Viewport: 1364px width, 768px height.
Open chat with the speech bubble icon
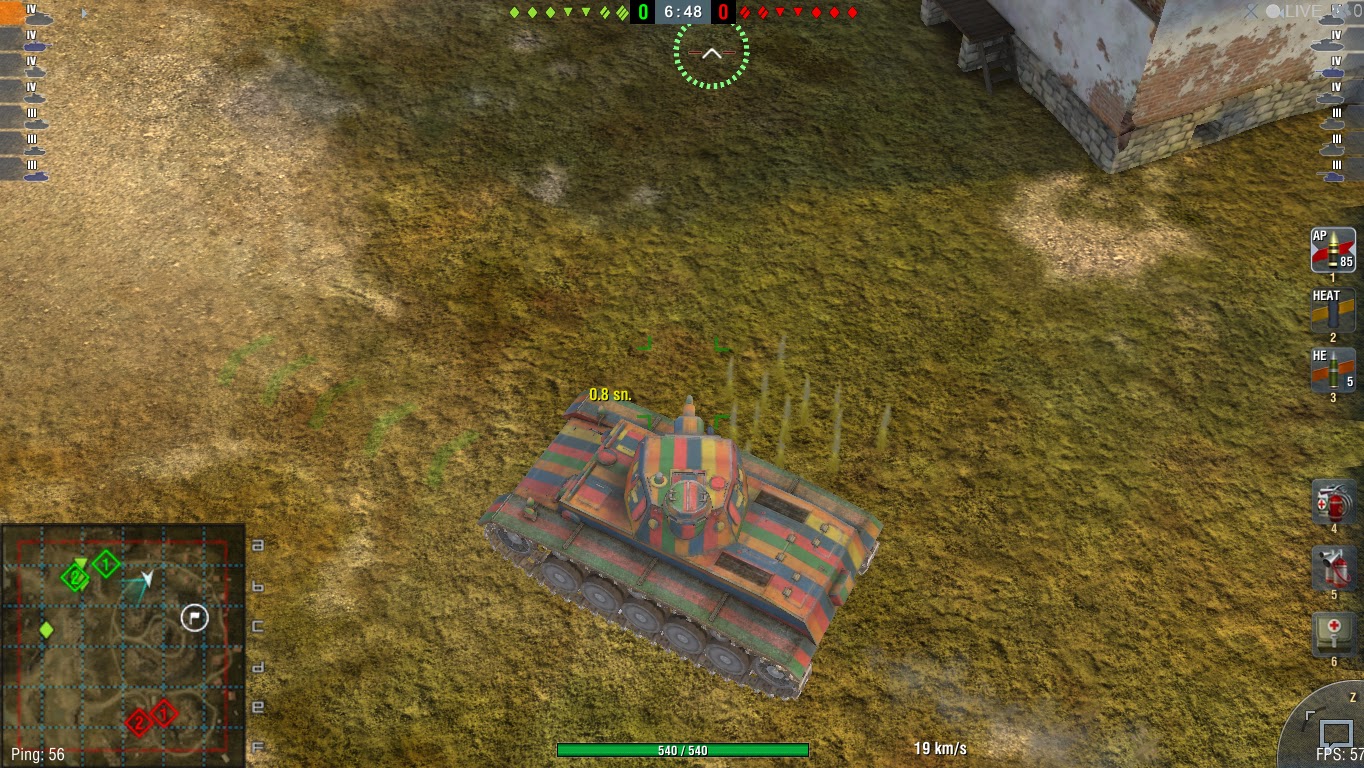tap(1337, 733)
